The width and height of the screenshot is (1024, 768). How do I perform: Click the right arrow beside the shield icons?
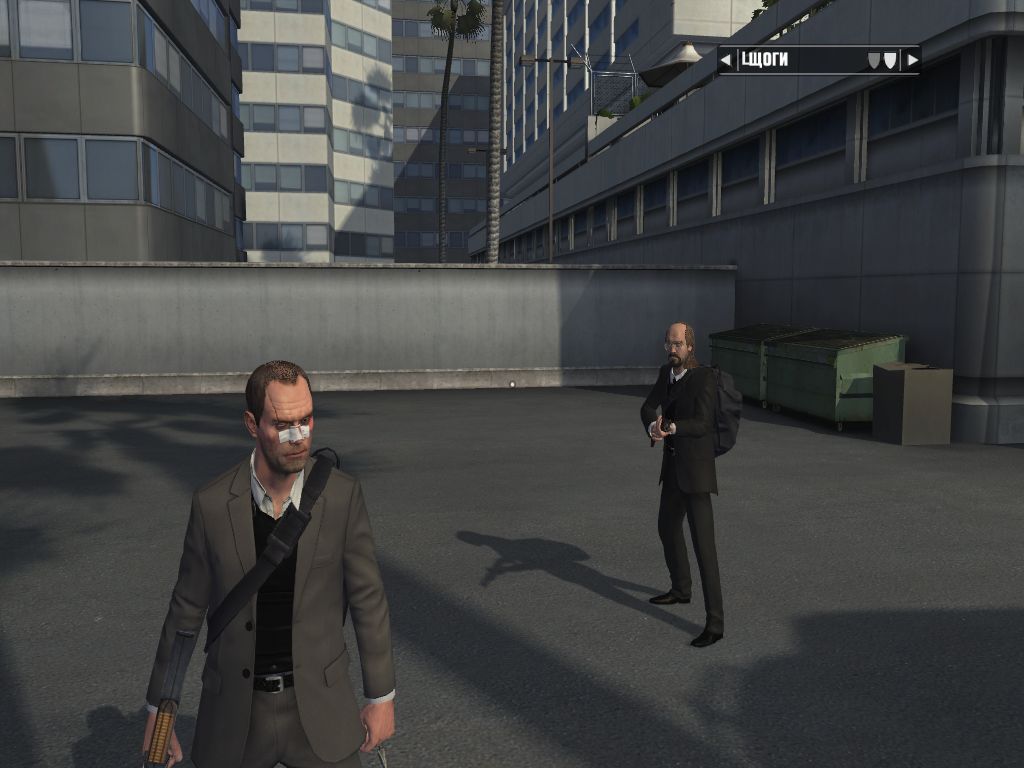pyautogui.click(x=911, y=60)
